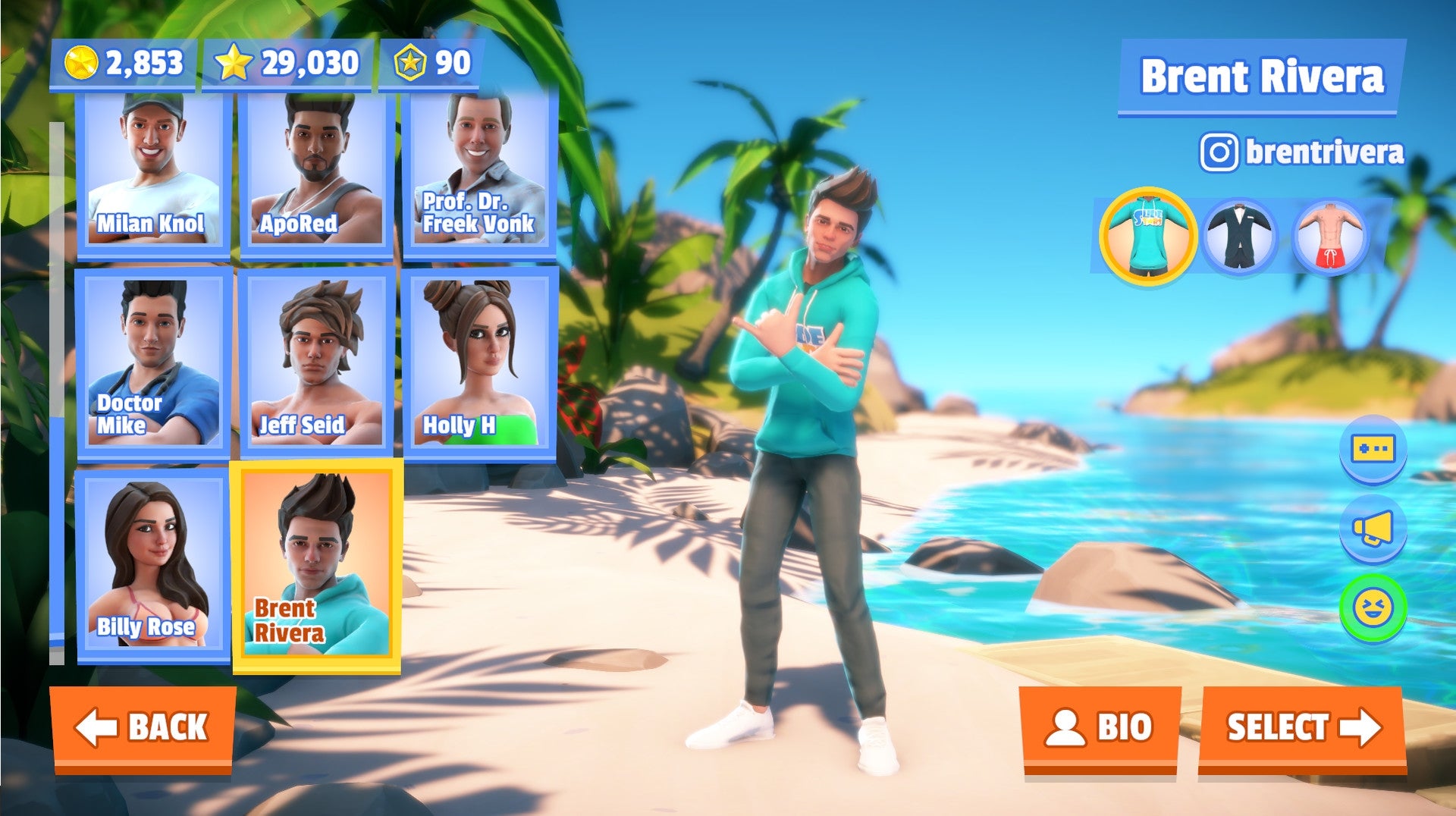Viewport: 1456px width, 816px height.
Task: Open Prof. Dr. Freek Vonk's card
Action: point(478,171)
